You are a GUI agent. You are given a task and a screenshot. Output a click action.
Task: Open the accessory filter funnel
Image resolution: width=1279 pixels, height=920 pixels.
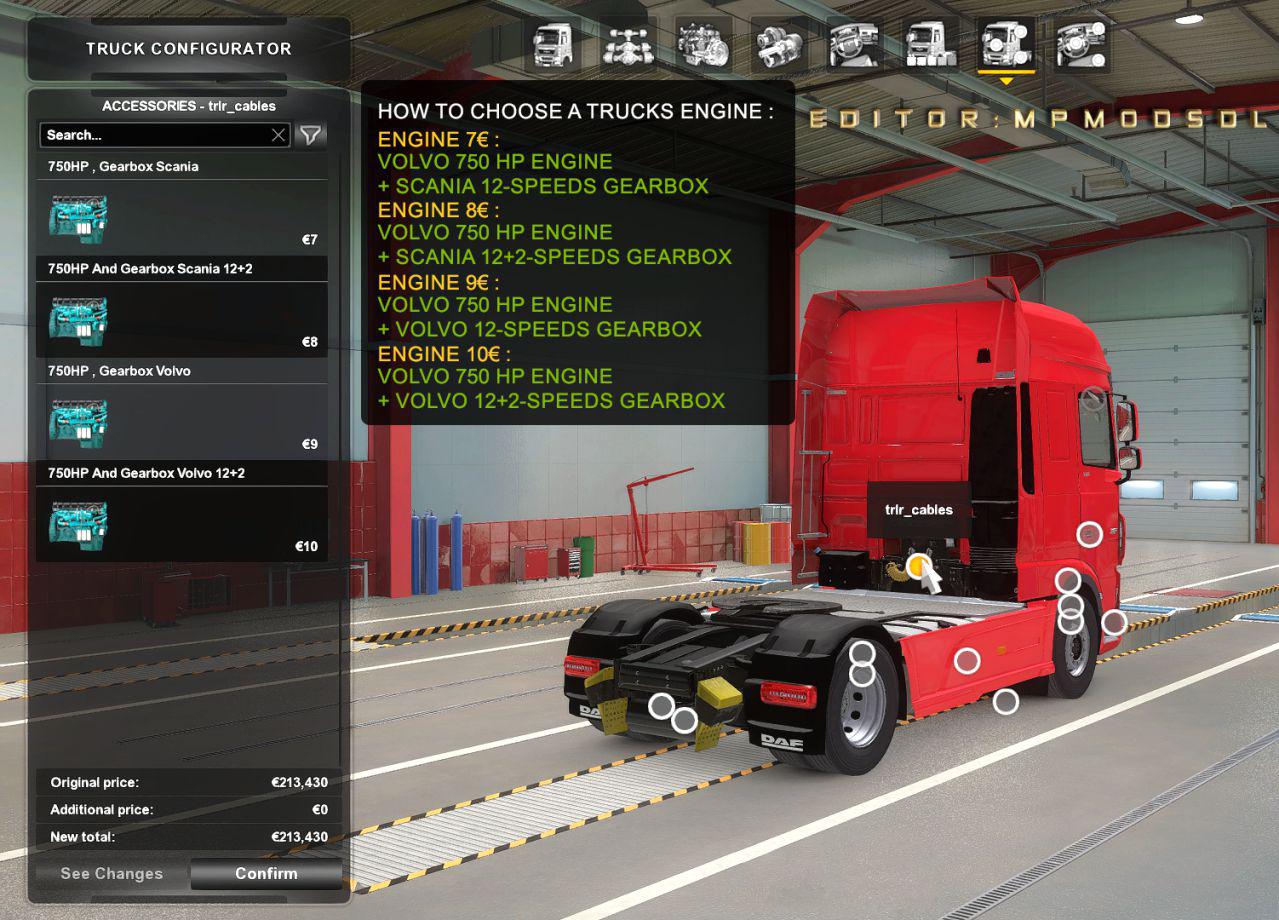(311, 135)
